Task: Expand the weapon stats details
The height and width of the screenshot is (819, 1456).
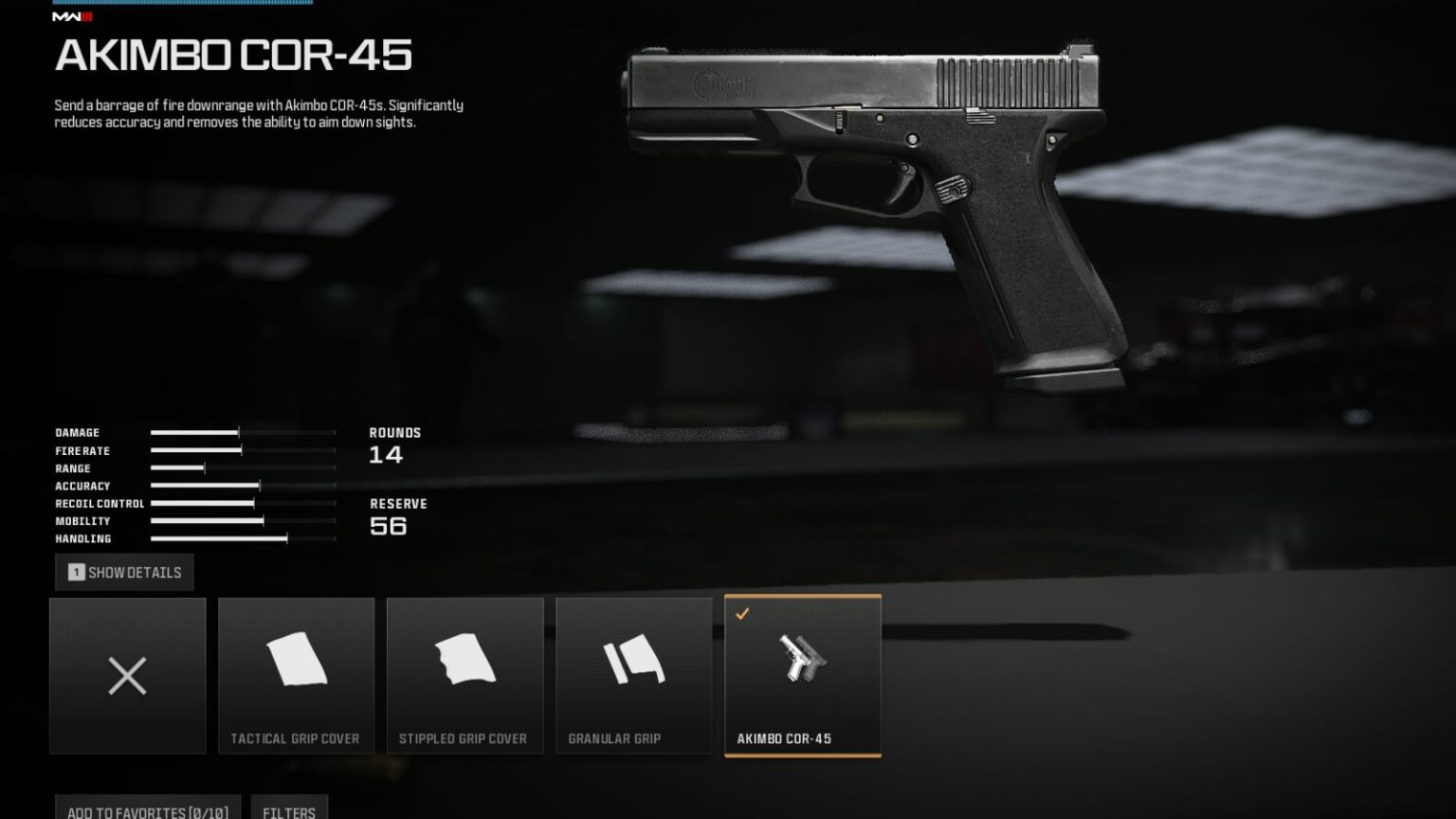Action: click(x=125, y=572)
